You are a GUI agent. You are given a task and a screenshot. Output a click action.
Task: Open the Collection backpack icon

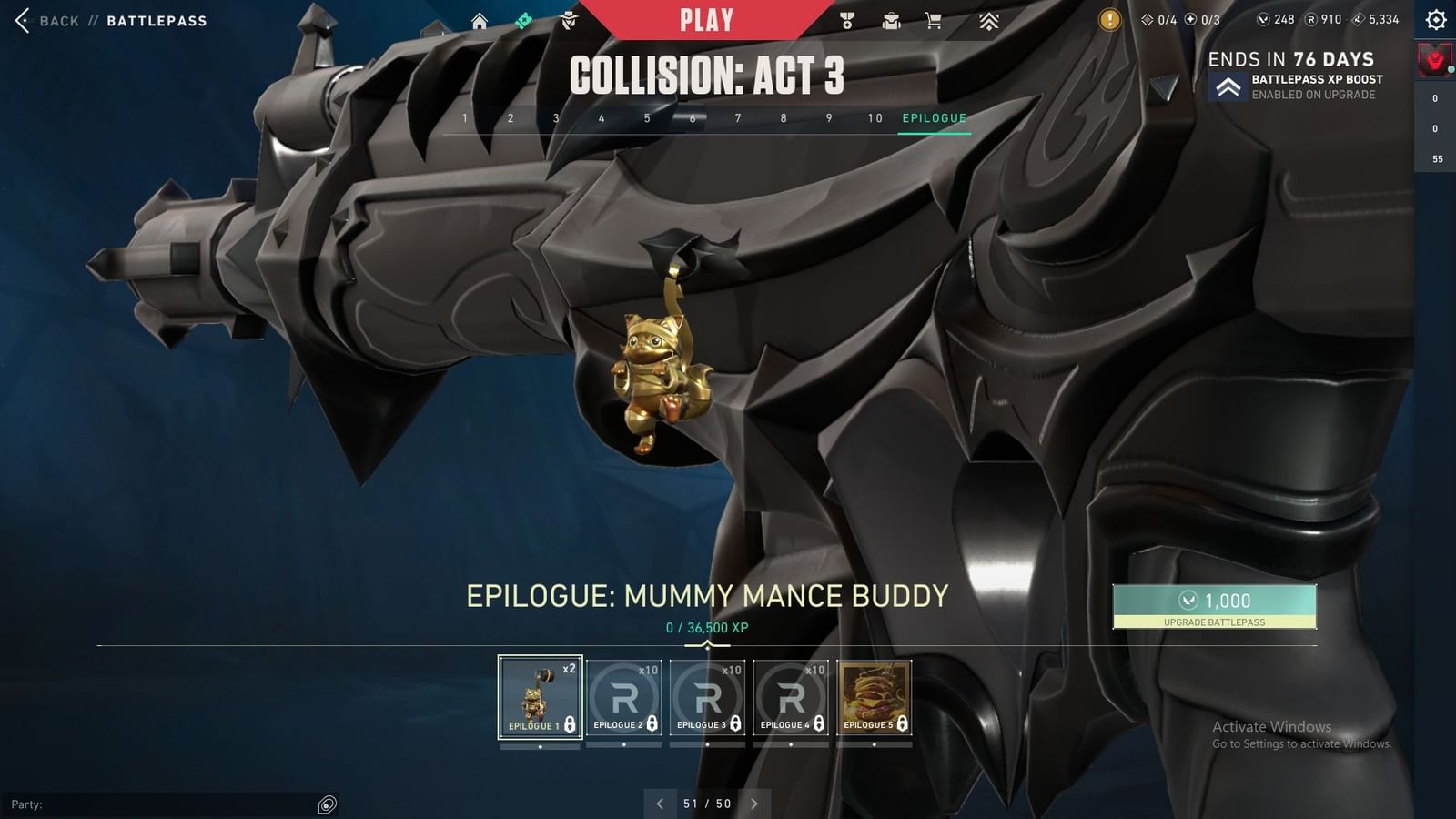tap(892, 20)
